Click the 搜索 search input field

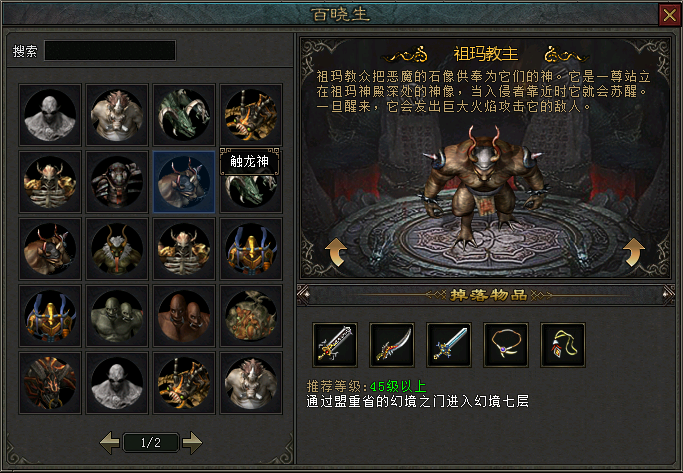pos(110,50)
